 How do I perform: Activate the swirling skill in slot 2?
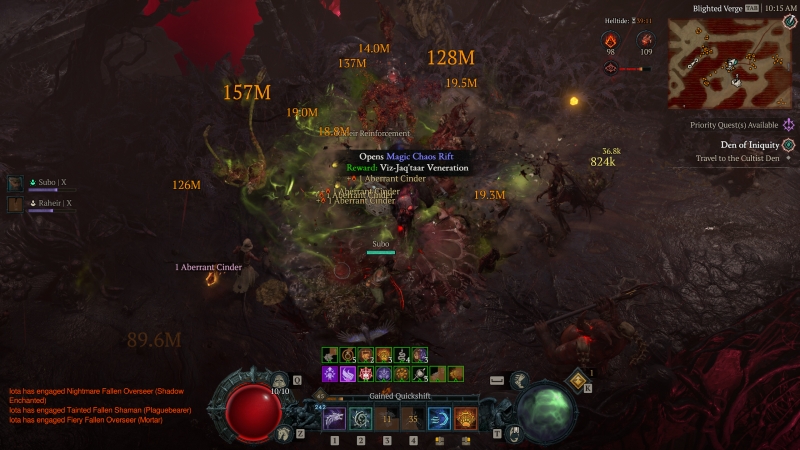click(360, 418)
